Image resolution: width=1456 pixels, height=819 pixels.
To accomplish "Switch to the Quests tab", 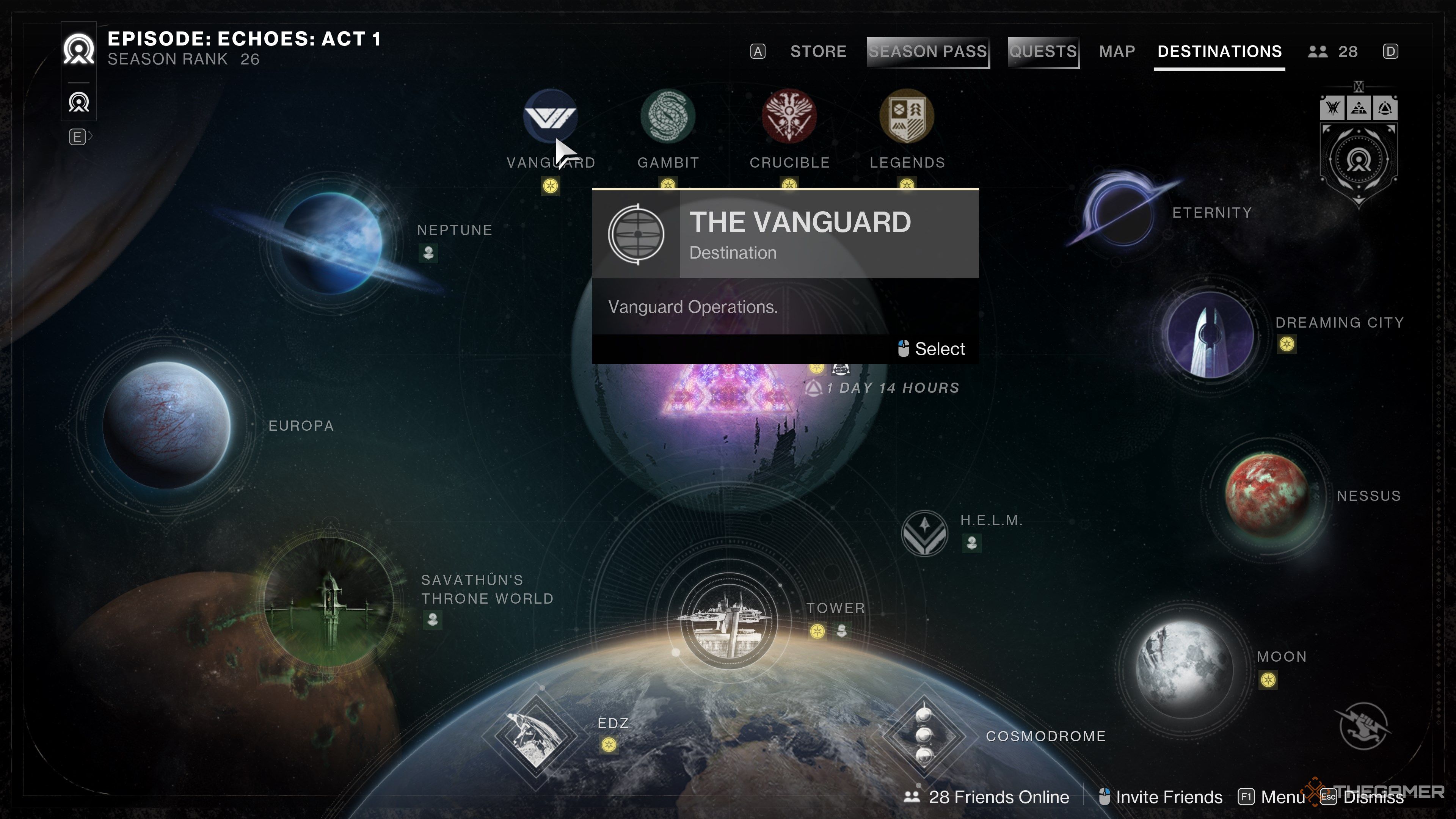I will 1043,52.
